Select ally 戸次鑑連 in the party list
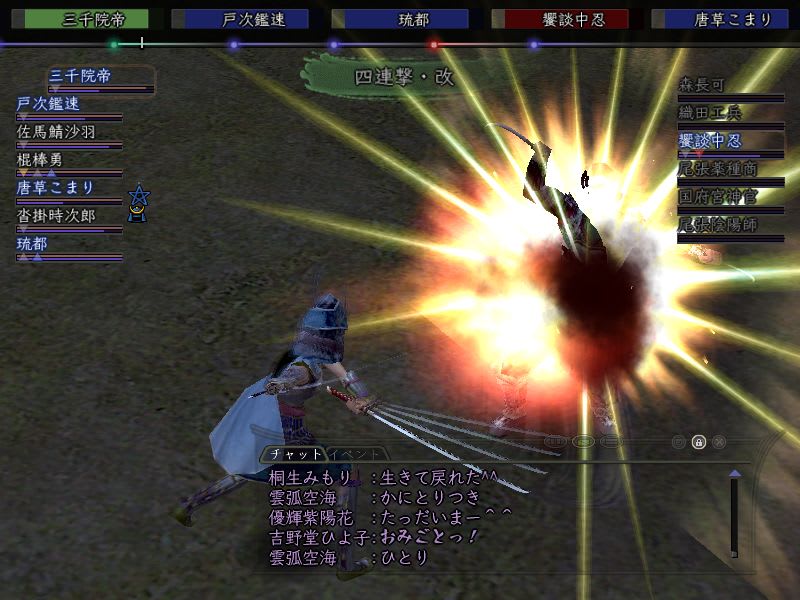The image size is (800, 600). click(48, 103)
